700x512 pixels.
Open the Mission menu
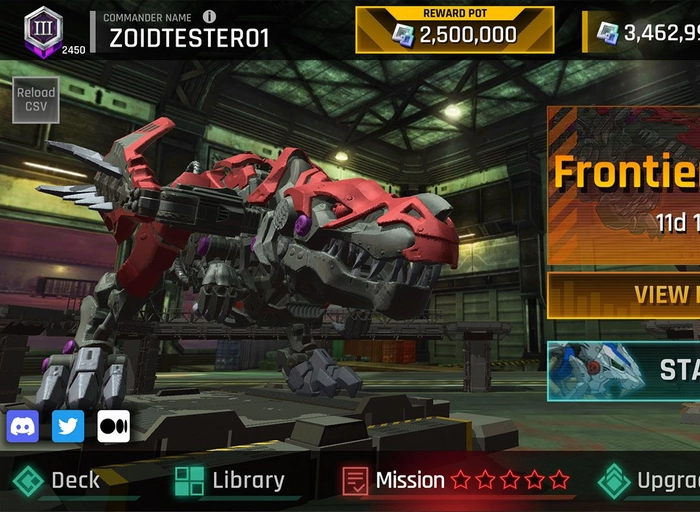coord(408,481)
